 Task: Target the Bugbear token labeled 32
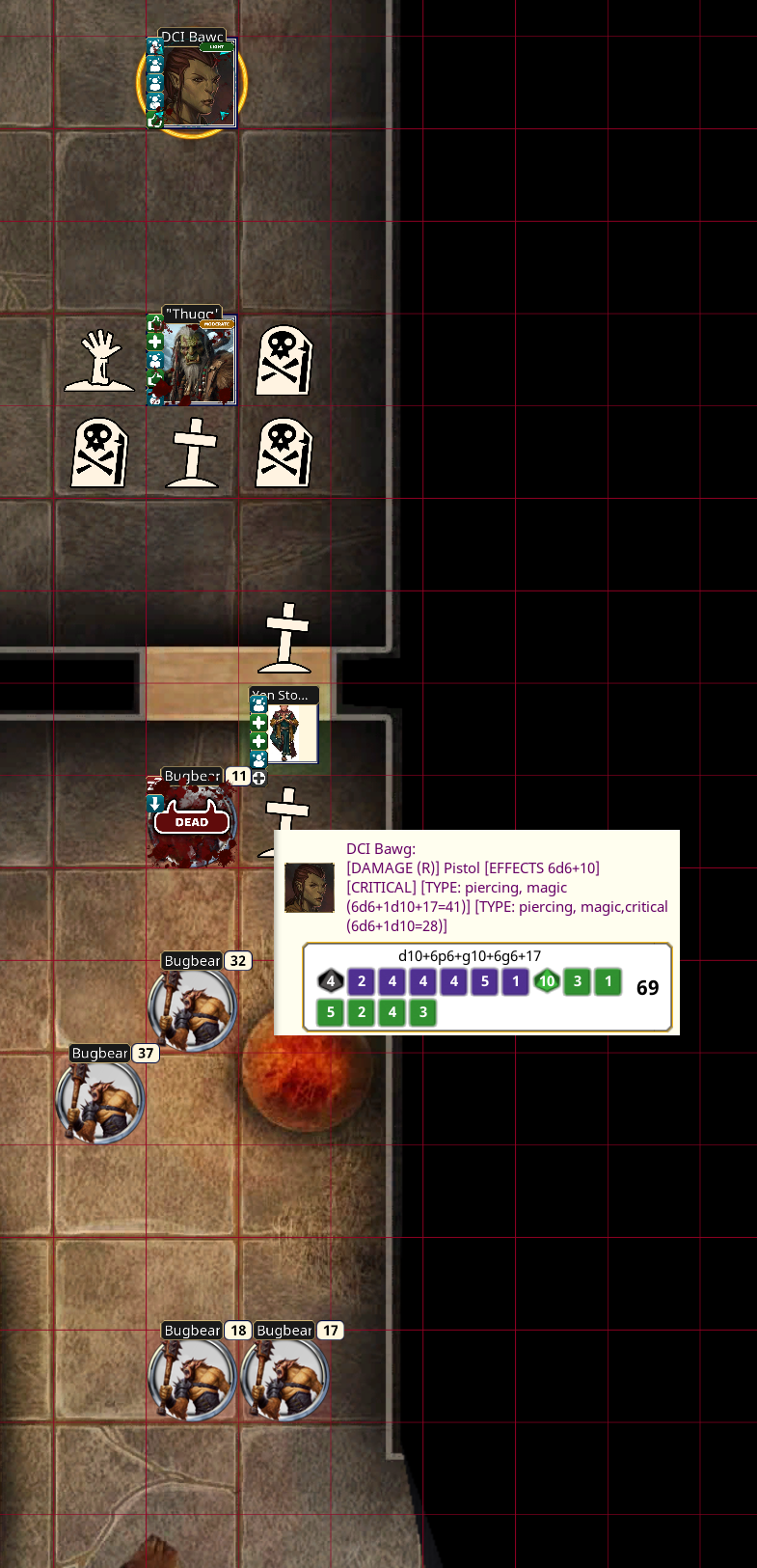tap(193, 1006)
